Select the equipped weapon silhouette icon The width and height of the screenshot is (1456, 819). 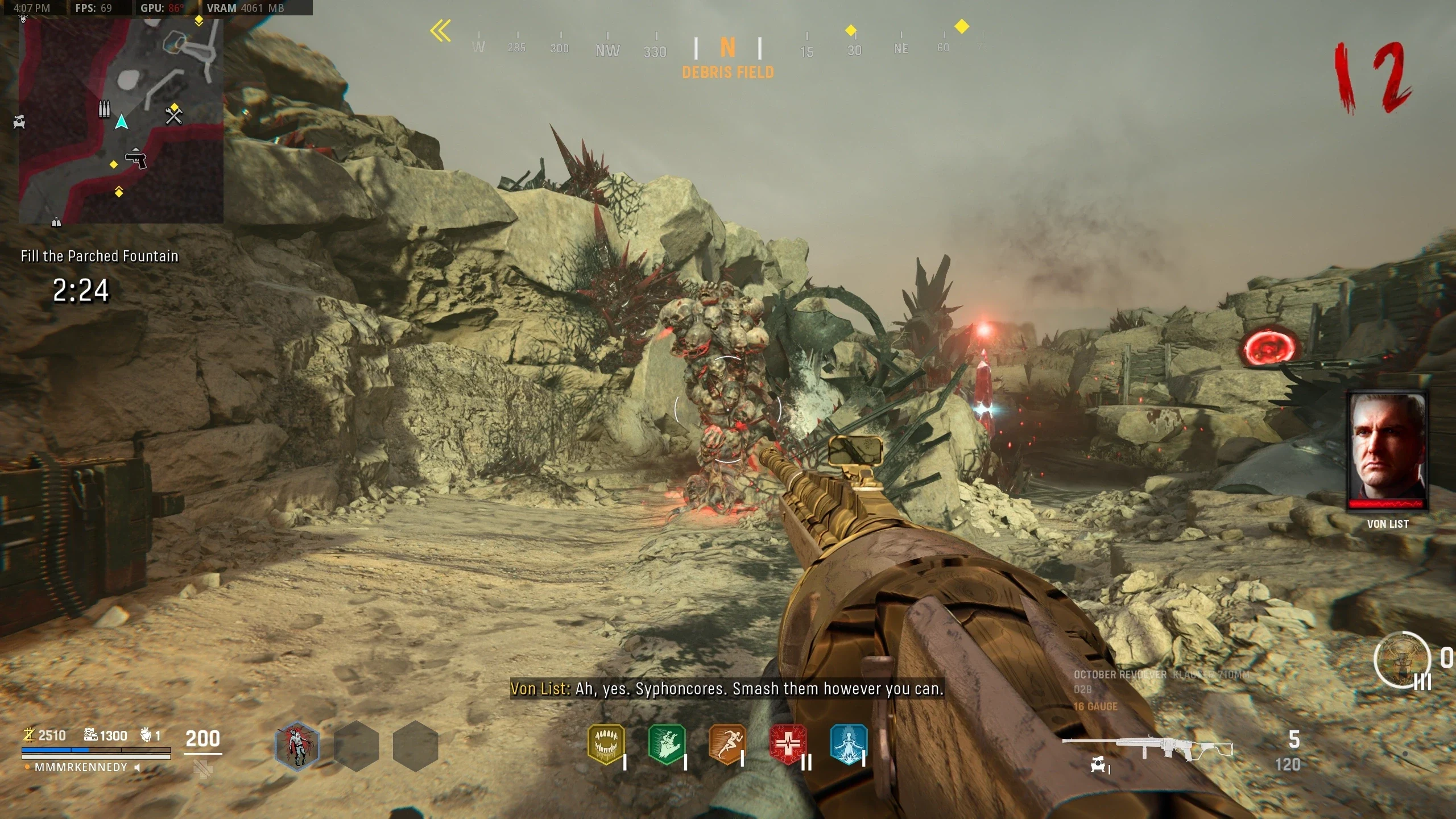click(1147, 746)
